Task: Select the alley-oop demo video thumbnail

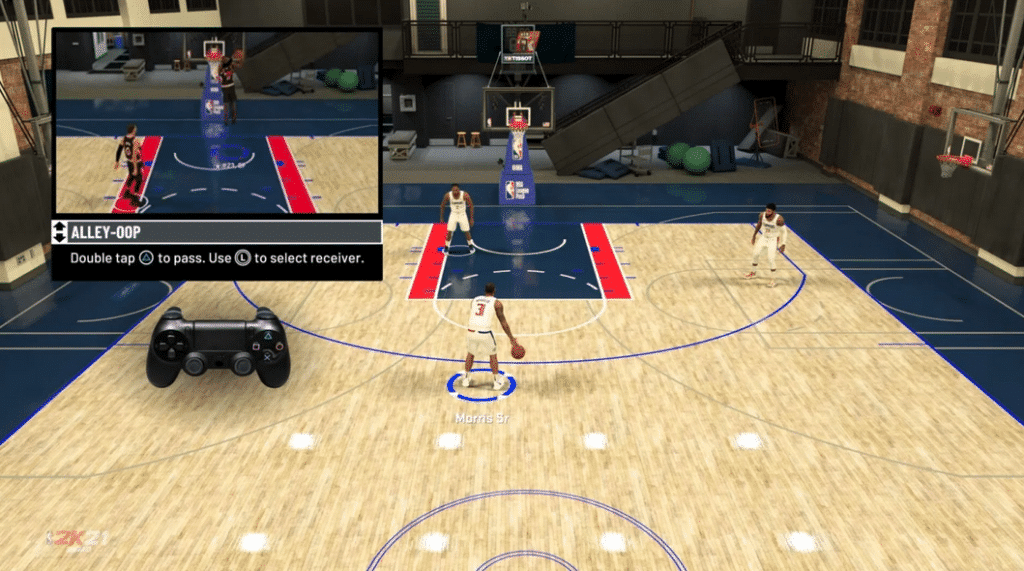Action: click(x=216, y=121)
